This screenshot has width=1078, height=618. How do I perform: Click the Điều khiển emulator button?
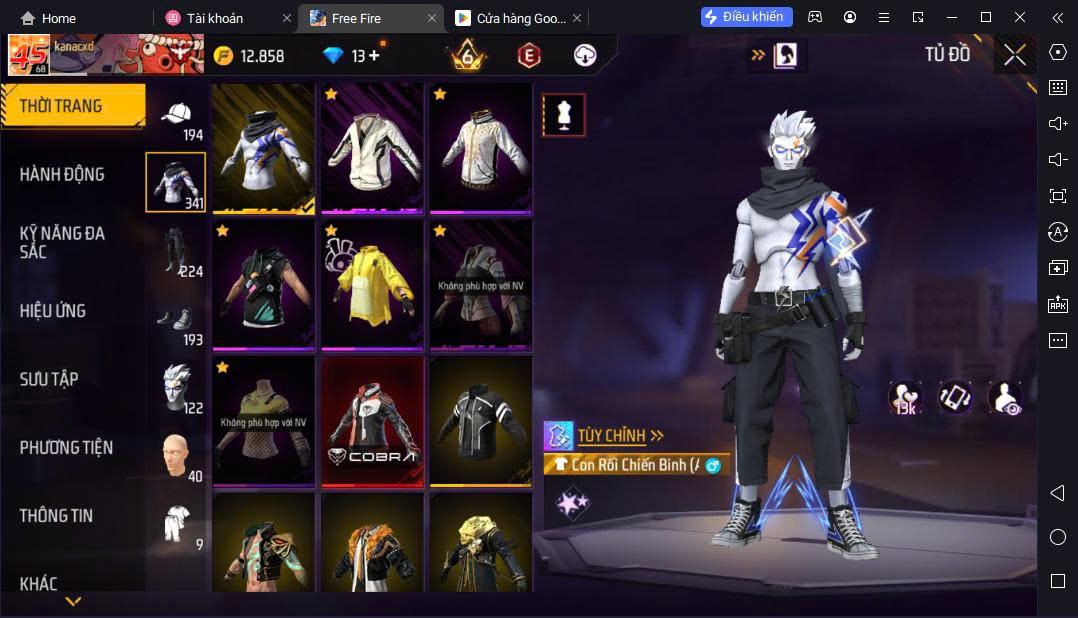click(x=747, y=17)
